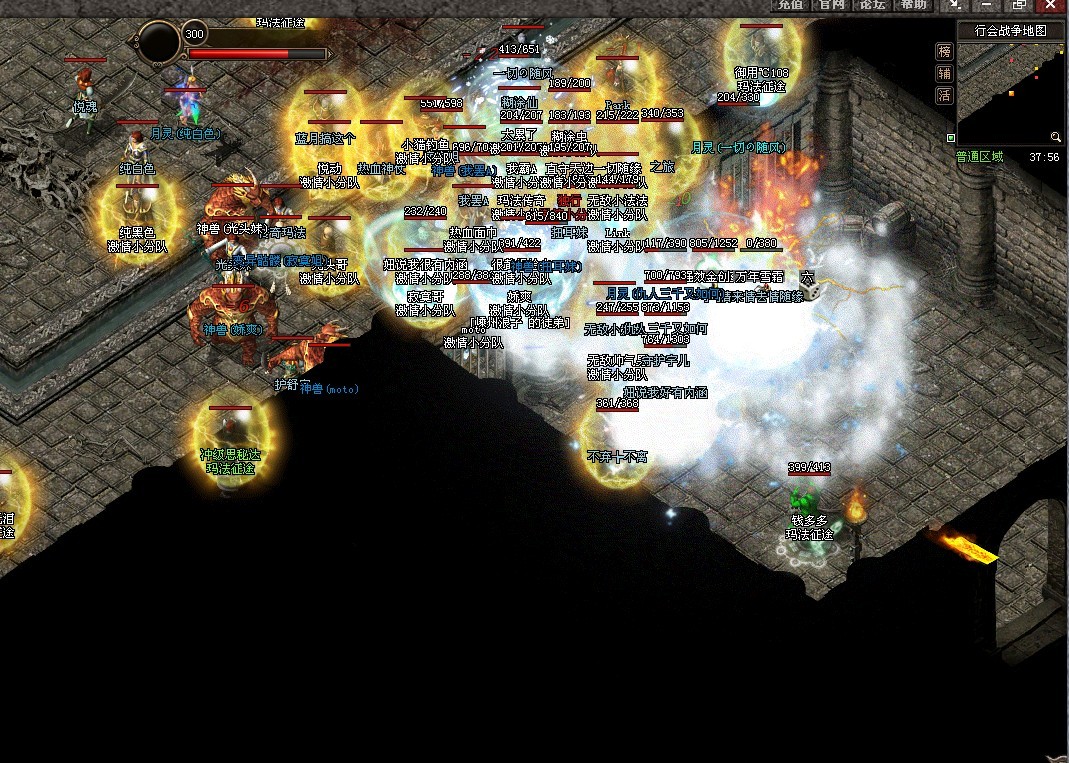Open the 论坛 forum link
Screen dimensions: 1069x763
click(872, 5)
